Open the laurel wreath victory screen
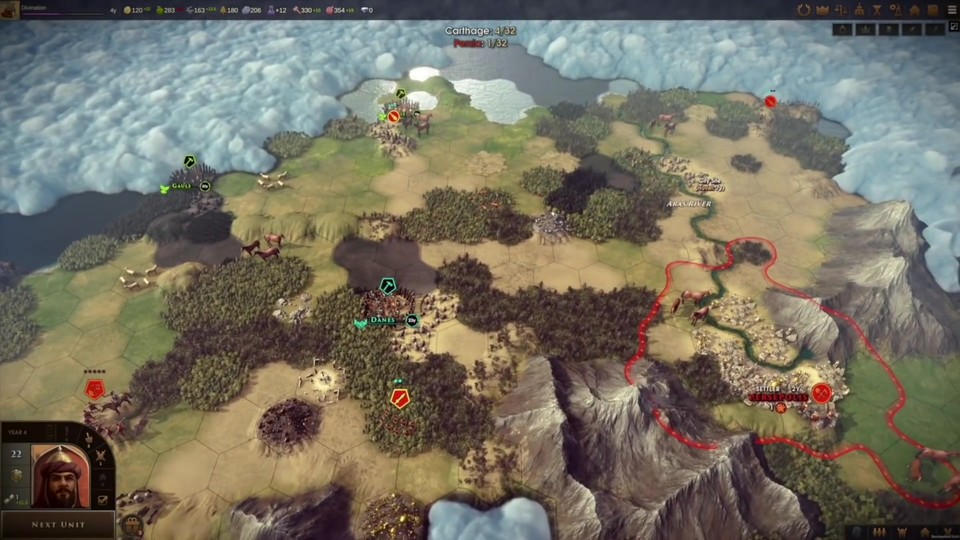The width and height of the screenshot is (960, 540). tap(803, 10)
